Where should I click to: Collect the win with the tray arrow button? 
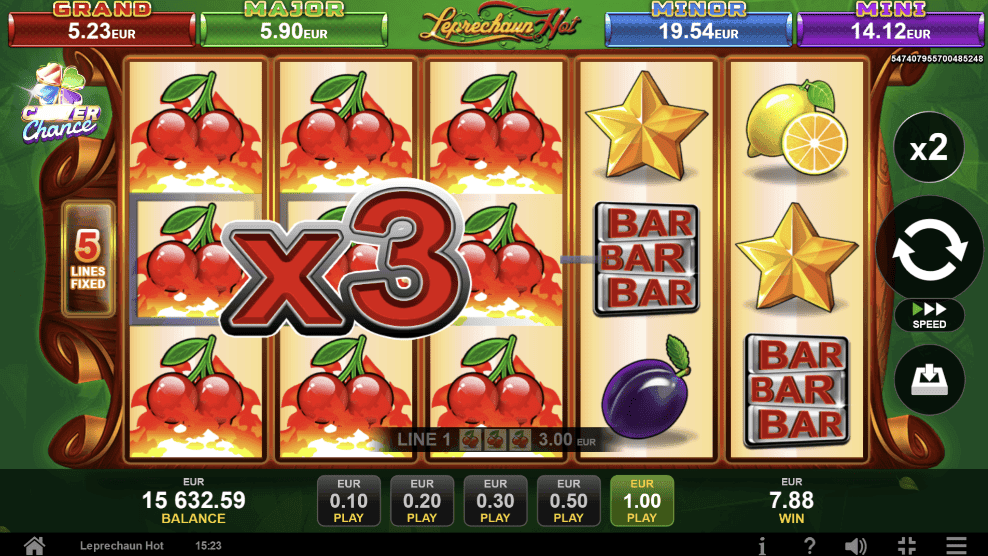pyautogui.click(x=929, y=379)
